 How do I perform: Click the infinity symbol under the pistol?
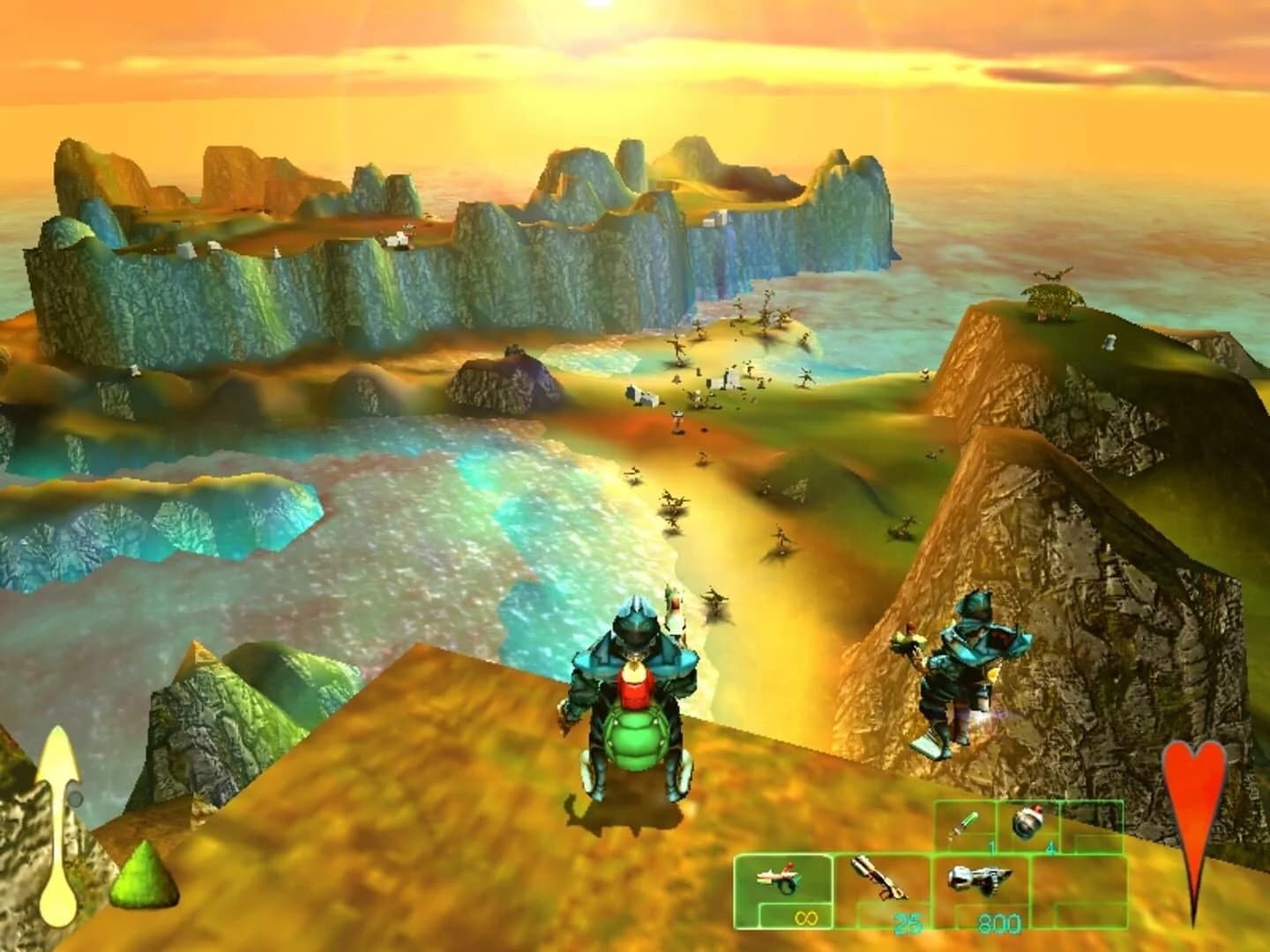pos(805,919)
